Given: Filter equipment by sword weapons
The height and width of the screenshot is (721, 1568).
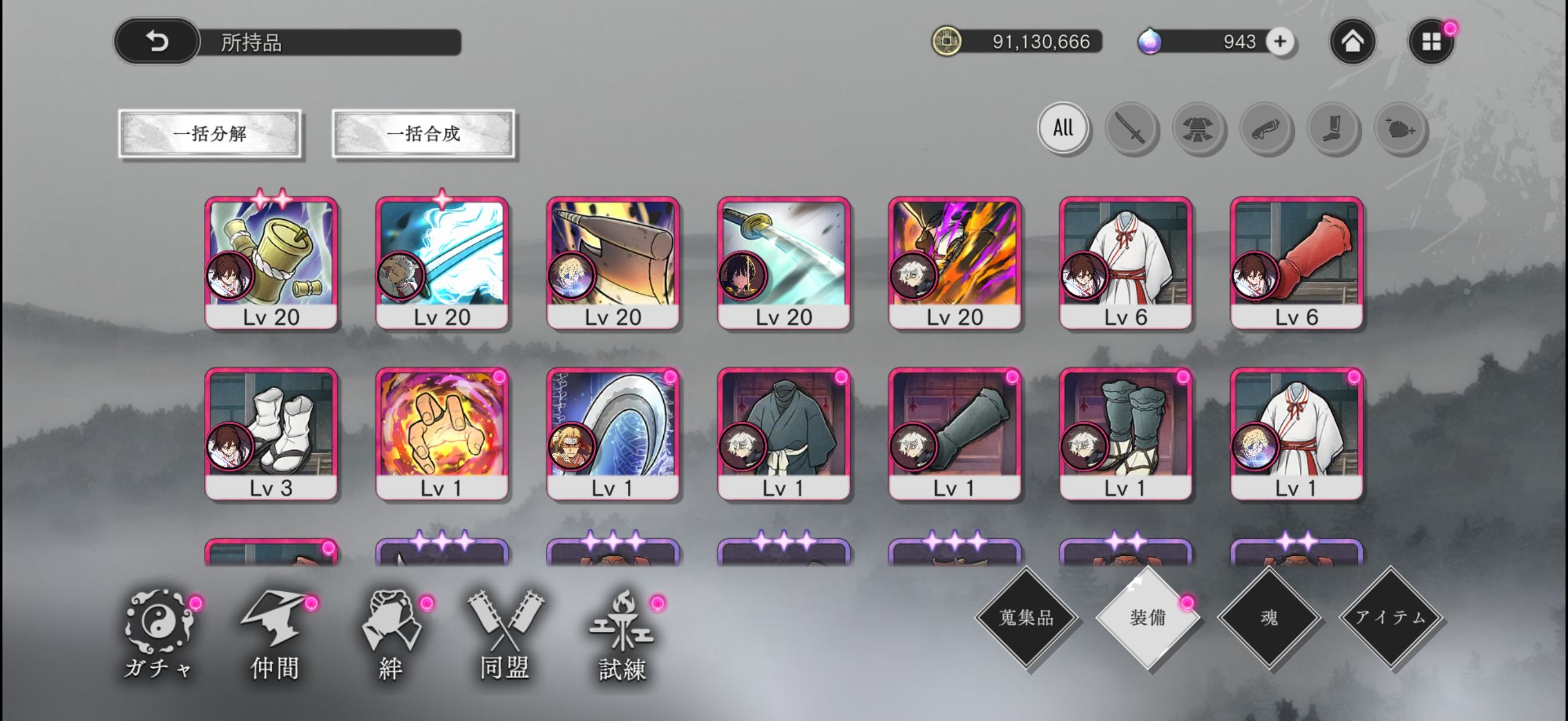Looking at the screenshot, I should pyautogui.click(x=1130, y=129).
